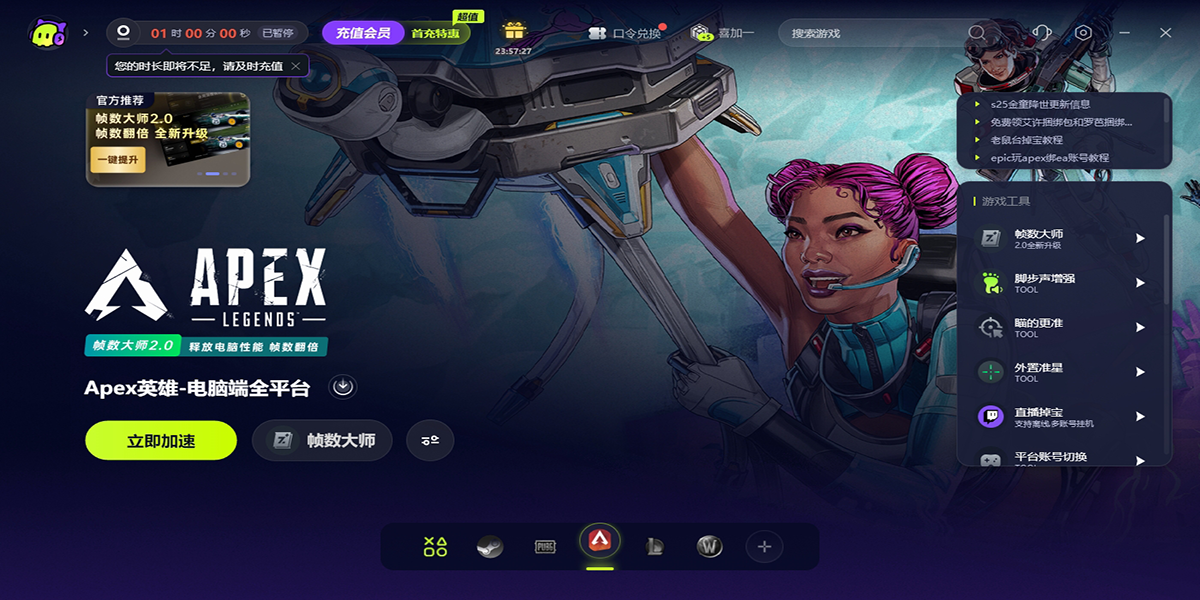This screenshot has height=600, width=1200.
Task: Select the PUBG game in dock
Action: point(545,547)
